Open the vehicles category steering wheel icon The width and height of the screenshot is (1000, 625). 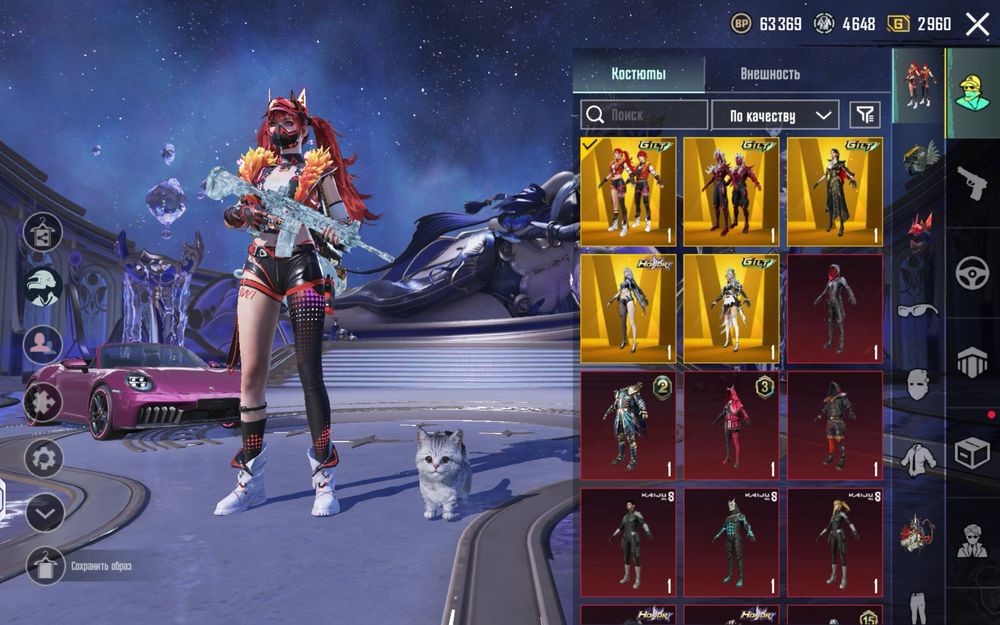tap(971, 272)
